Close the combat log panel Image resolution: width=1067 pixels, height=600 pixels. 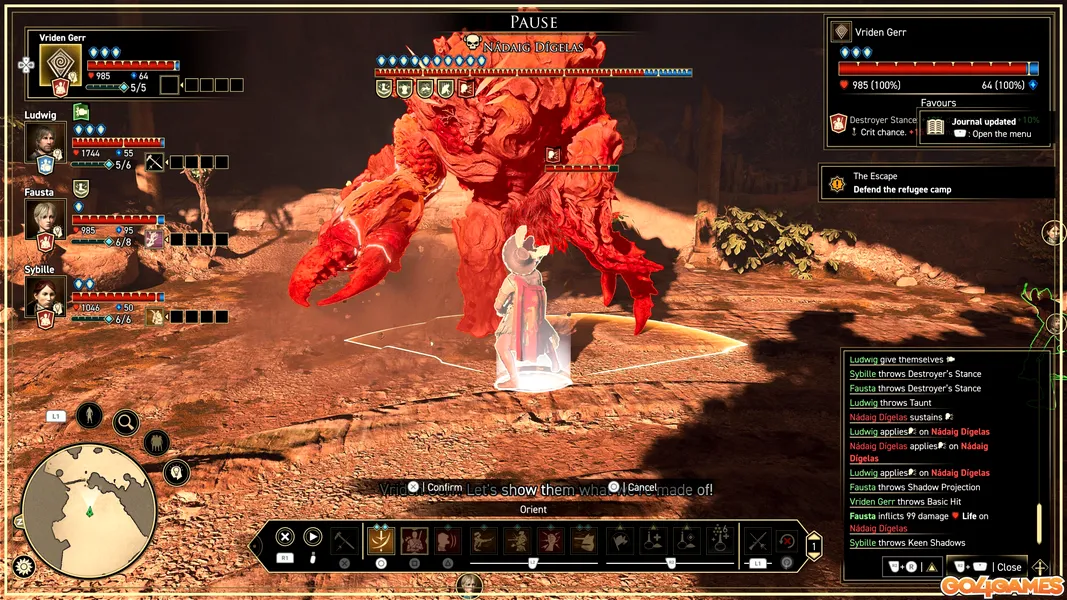pyautogui.click(x=1001, y=567)
